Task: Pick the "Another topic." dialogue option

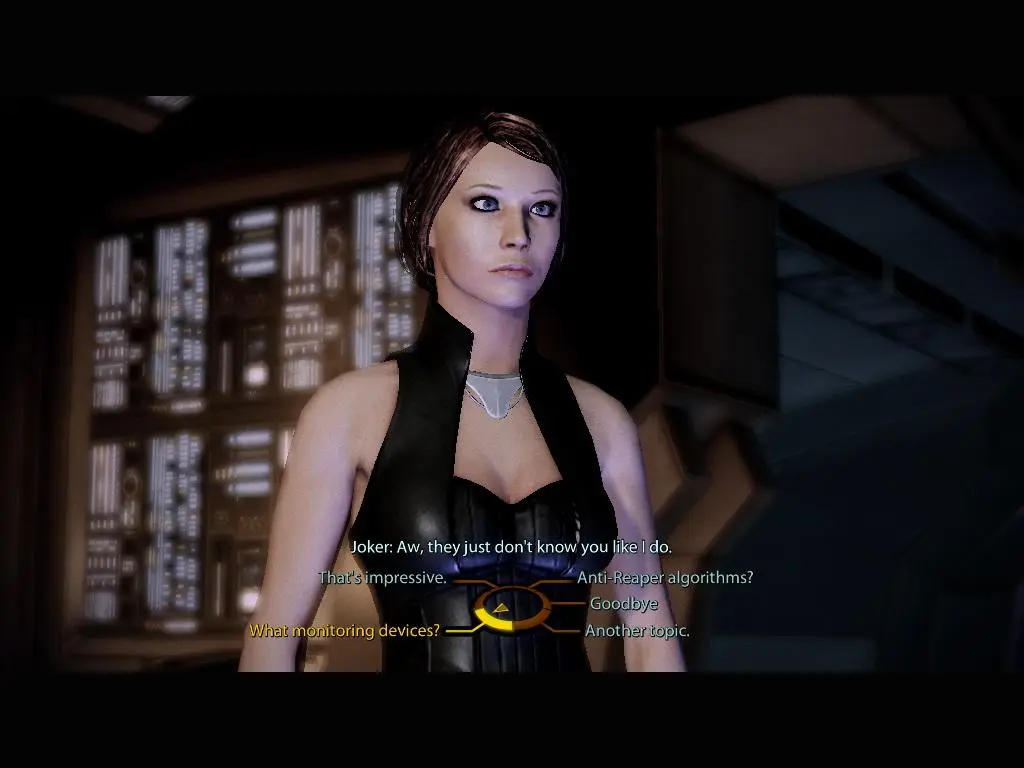Action: [x=637, y=631]
